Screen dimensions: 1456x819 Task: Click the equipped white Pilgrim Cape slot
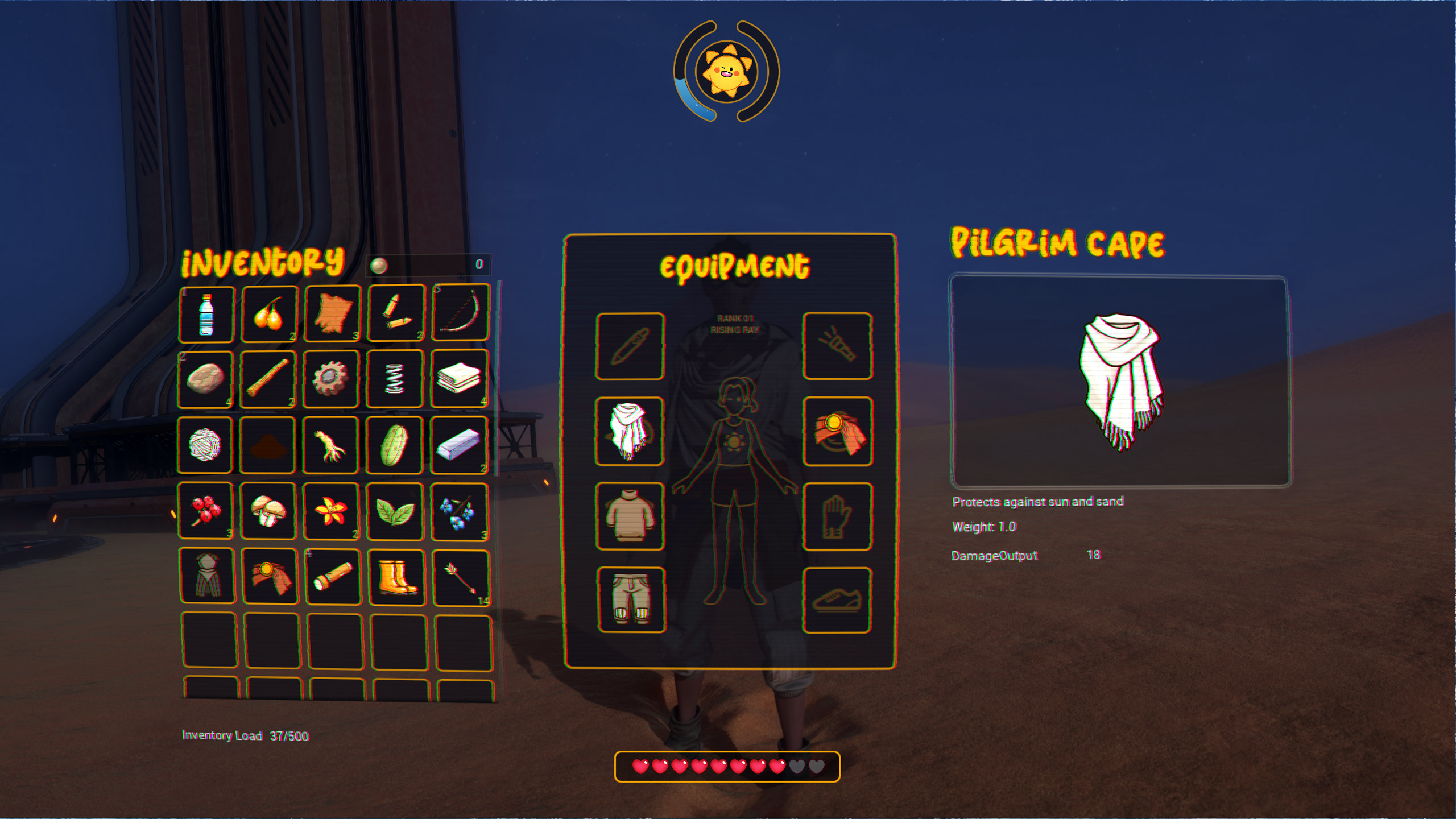coord(630,431)
